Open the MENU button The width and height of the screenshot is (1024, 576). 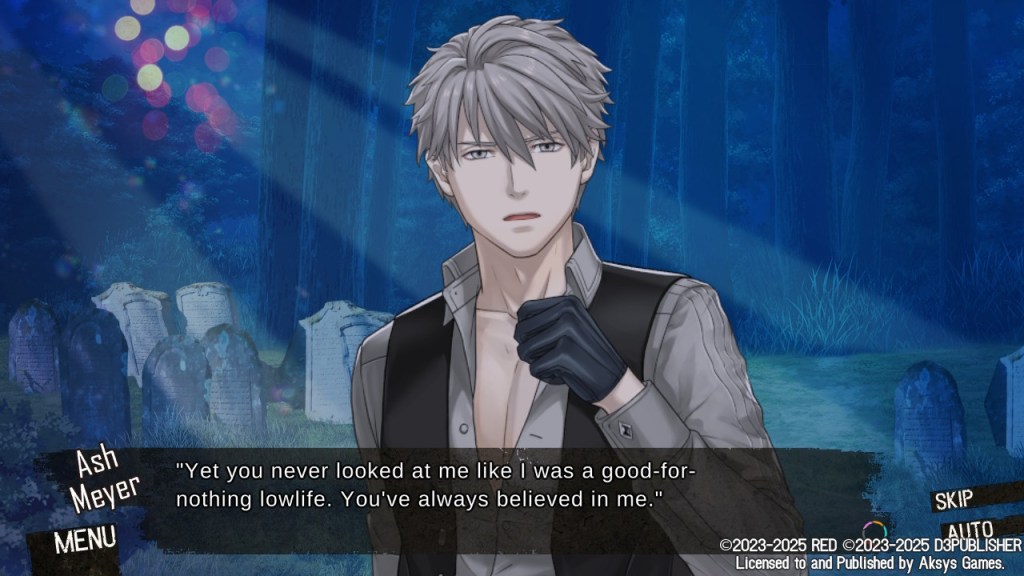[x=84, y=539]
